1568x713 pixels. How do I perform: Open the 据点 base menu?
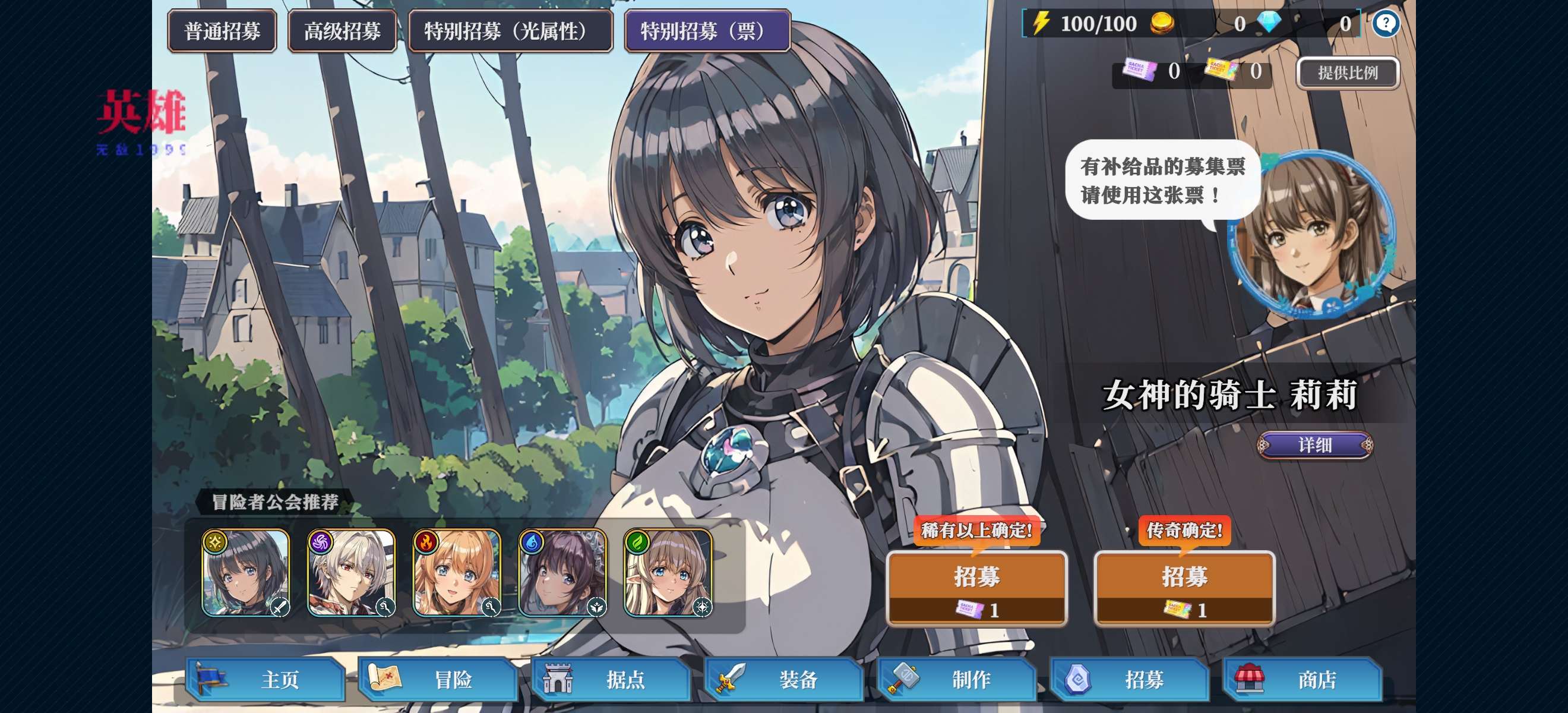[x=611, y=679]
